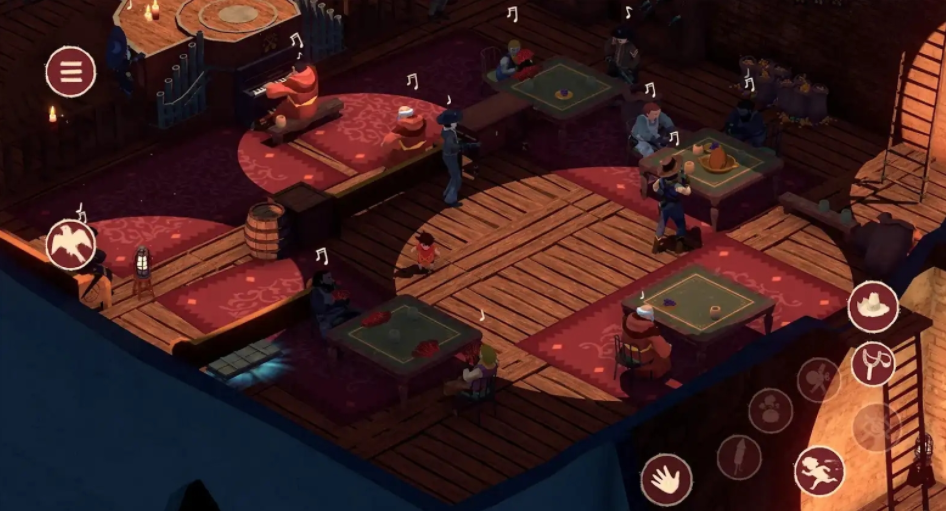Activate the dimmed wind-up toy icon
Image resolution: width=946 pixels, height=511 pixels.
click(x=818, y=380)
